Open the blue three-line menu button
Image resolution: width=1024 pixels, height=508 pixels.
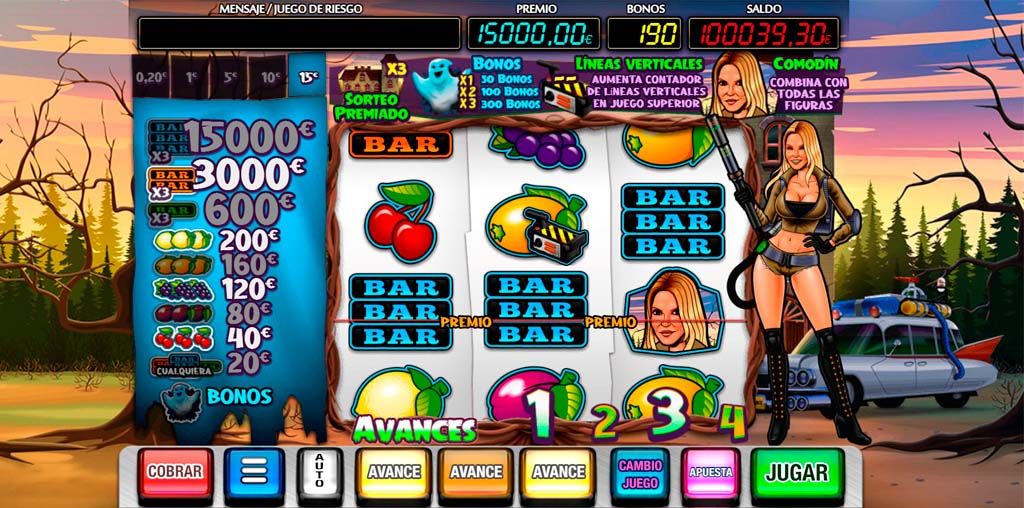tap(254, 472)
